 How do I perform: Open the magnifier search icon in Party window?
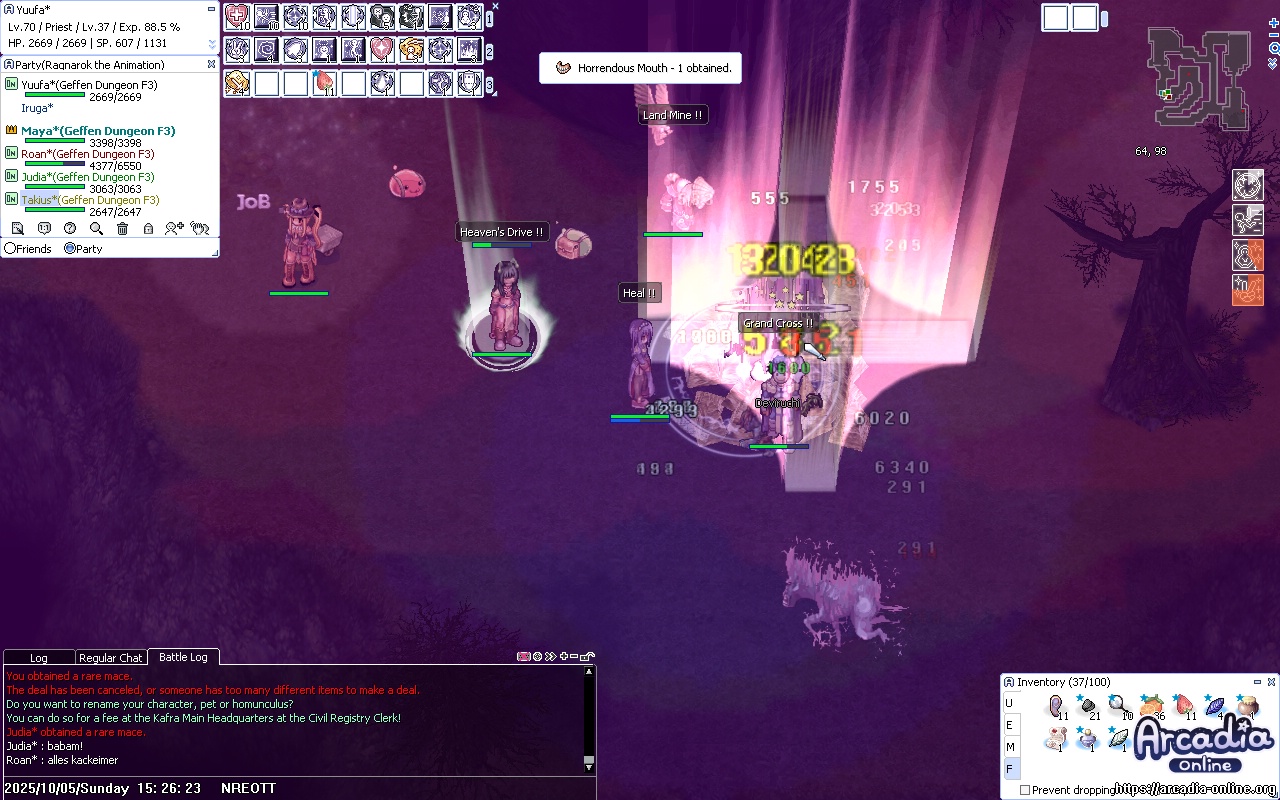click(96, 229)
